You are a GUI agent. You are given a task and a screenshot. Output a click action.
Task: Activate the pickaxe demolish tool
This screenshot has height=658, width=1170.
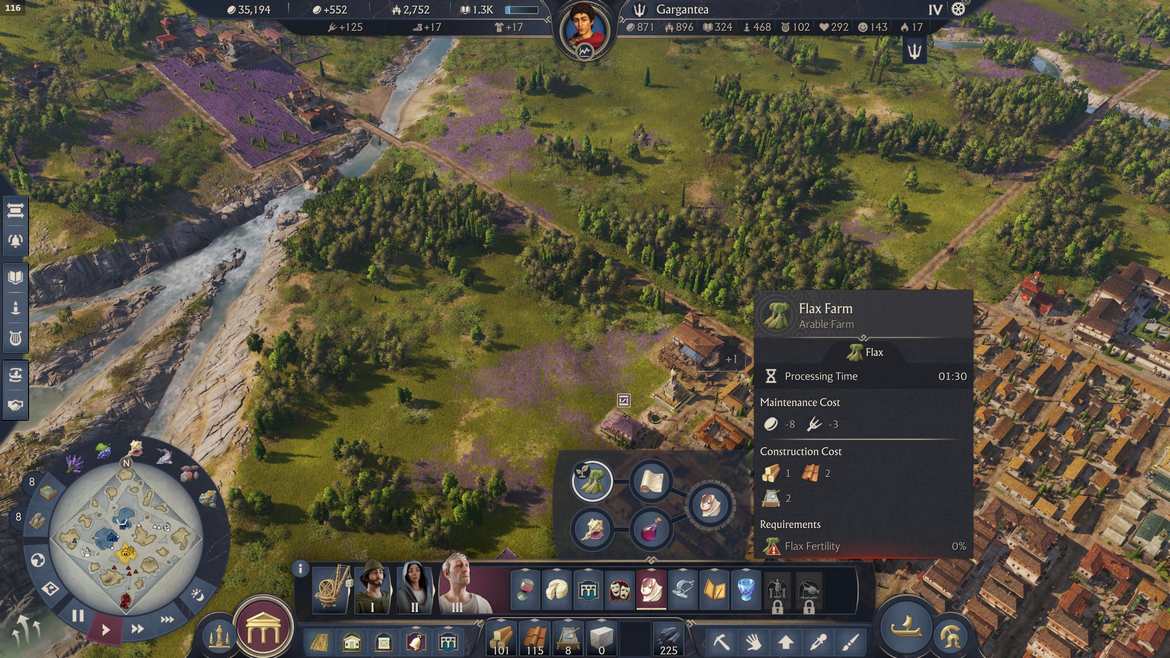coord(721,640)
